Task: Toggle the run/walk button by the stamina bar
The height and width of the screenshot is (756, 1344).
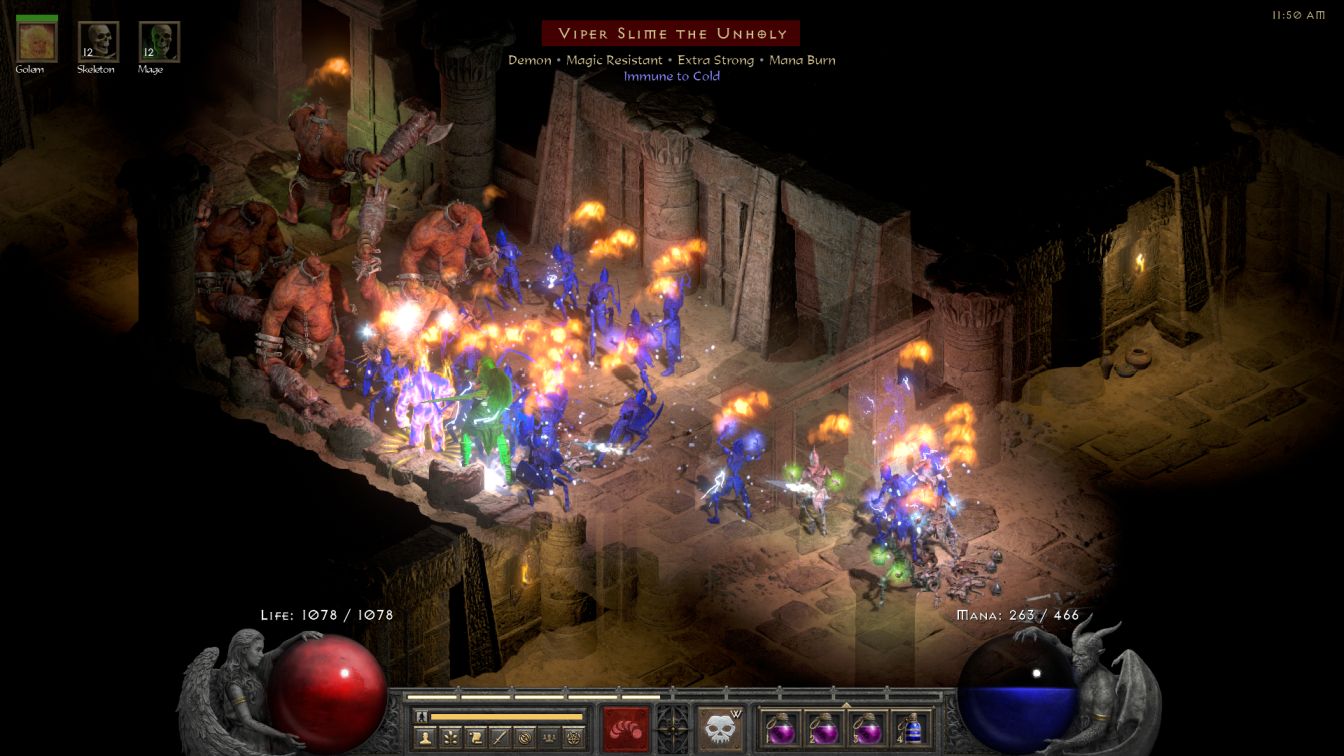Action: pyautogui.click(x=421, y=716)
